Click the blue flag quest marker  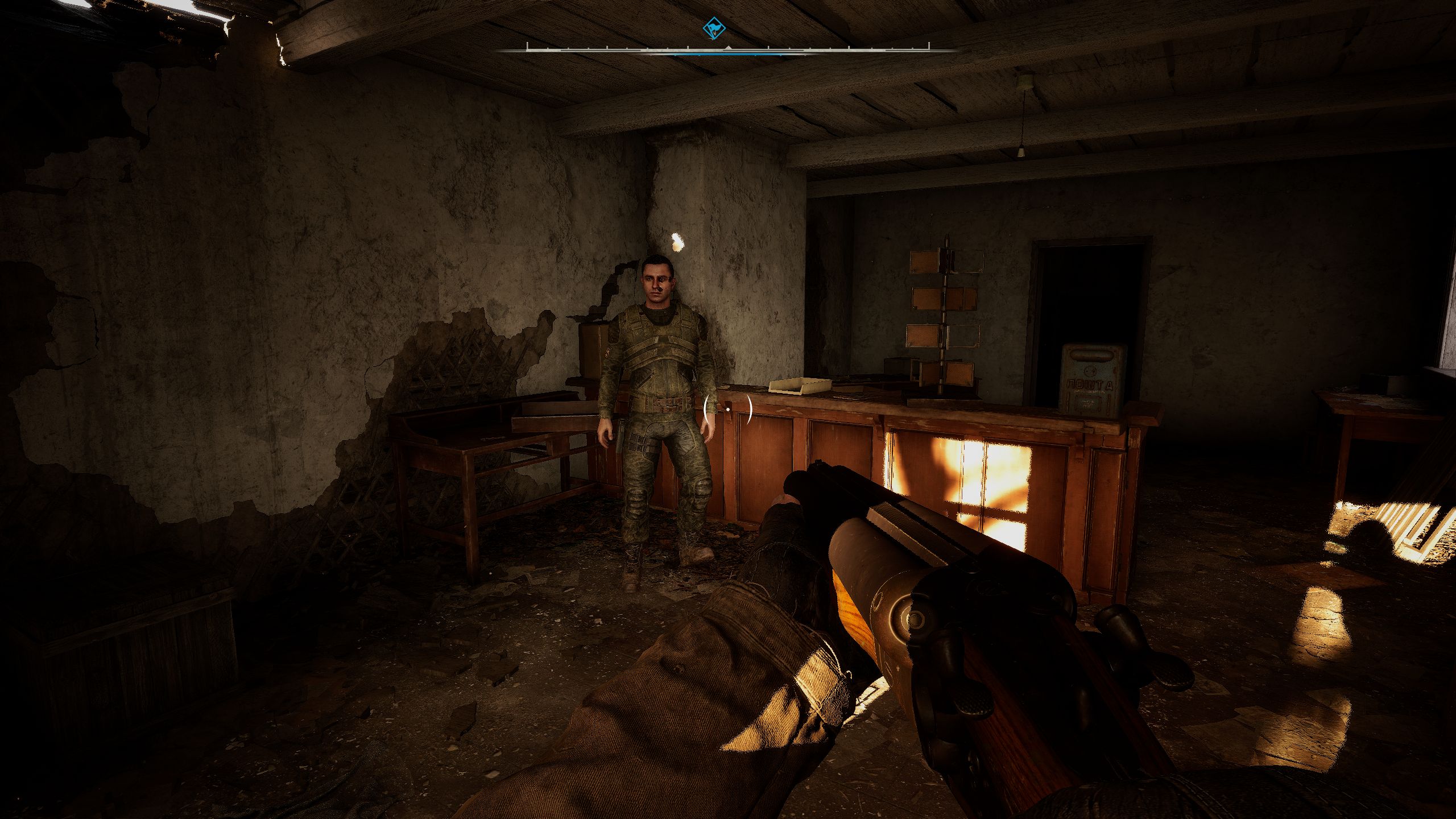(x=711, y=28)
